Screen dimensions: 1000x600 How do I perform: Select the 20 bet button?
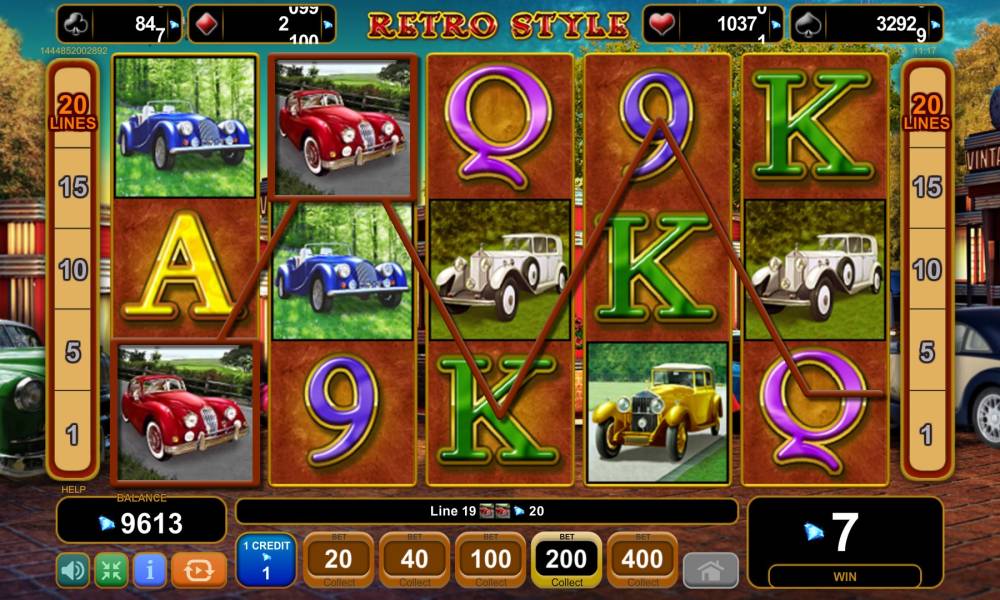339,561
